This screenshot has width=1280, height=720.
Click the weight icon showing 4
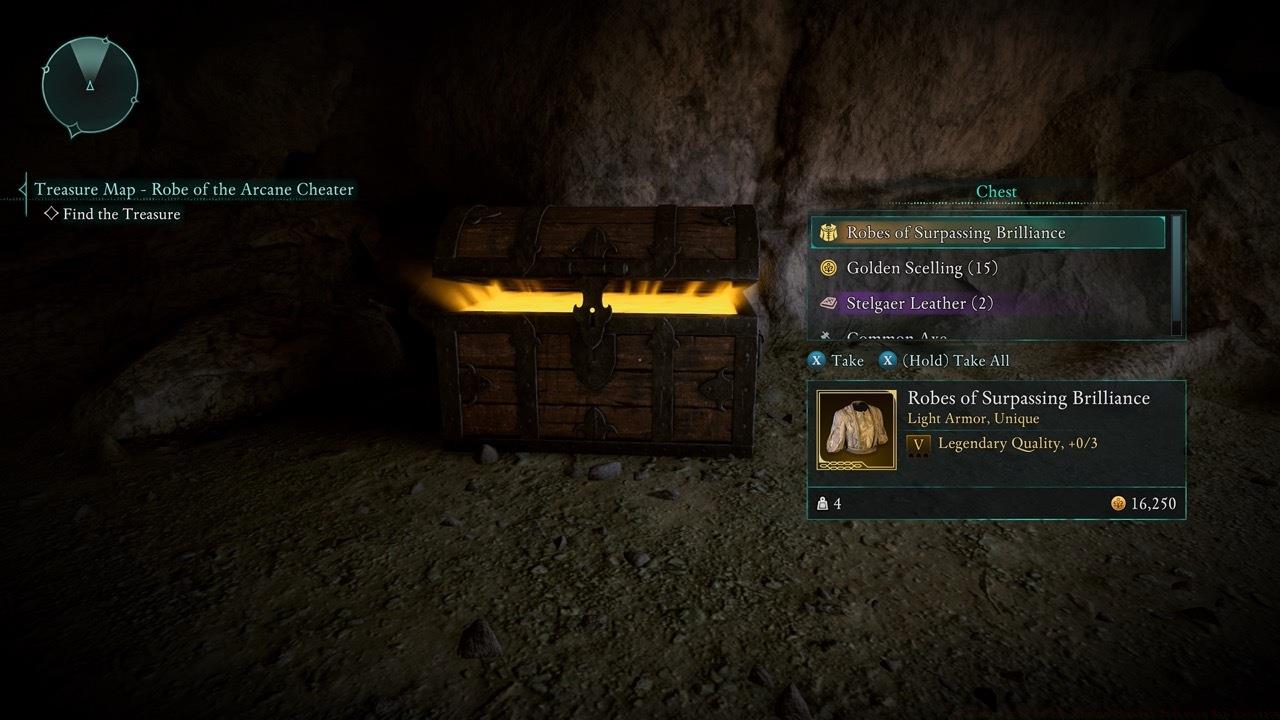(823, 505)
